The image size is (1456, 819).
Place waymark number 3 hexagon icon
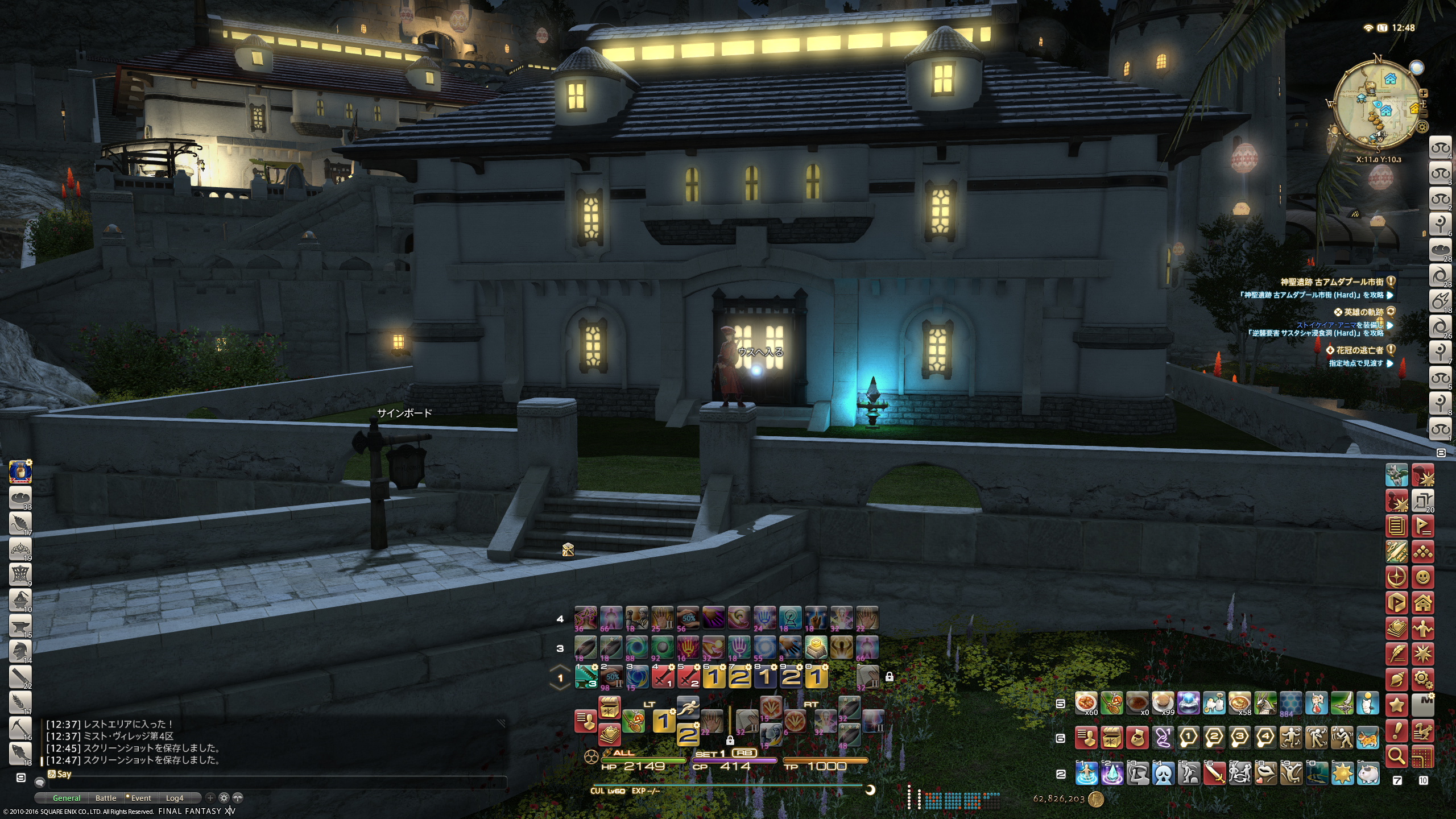[x=1240, y=738]
